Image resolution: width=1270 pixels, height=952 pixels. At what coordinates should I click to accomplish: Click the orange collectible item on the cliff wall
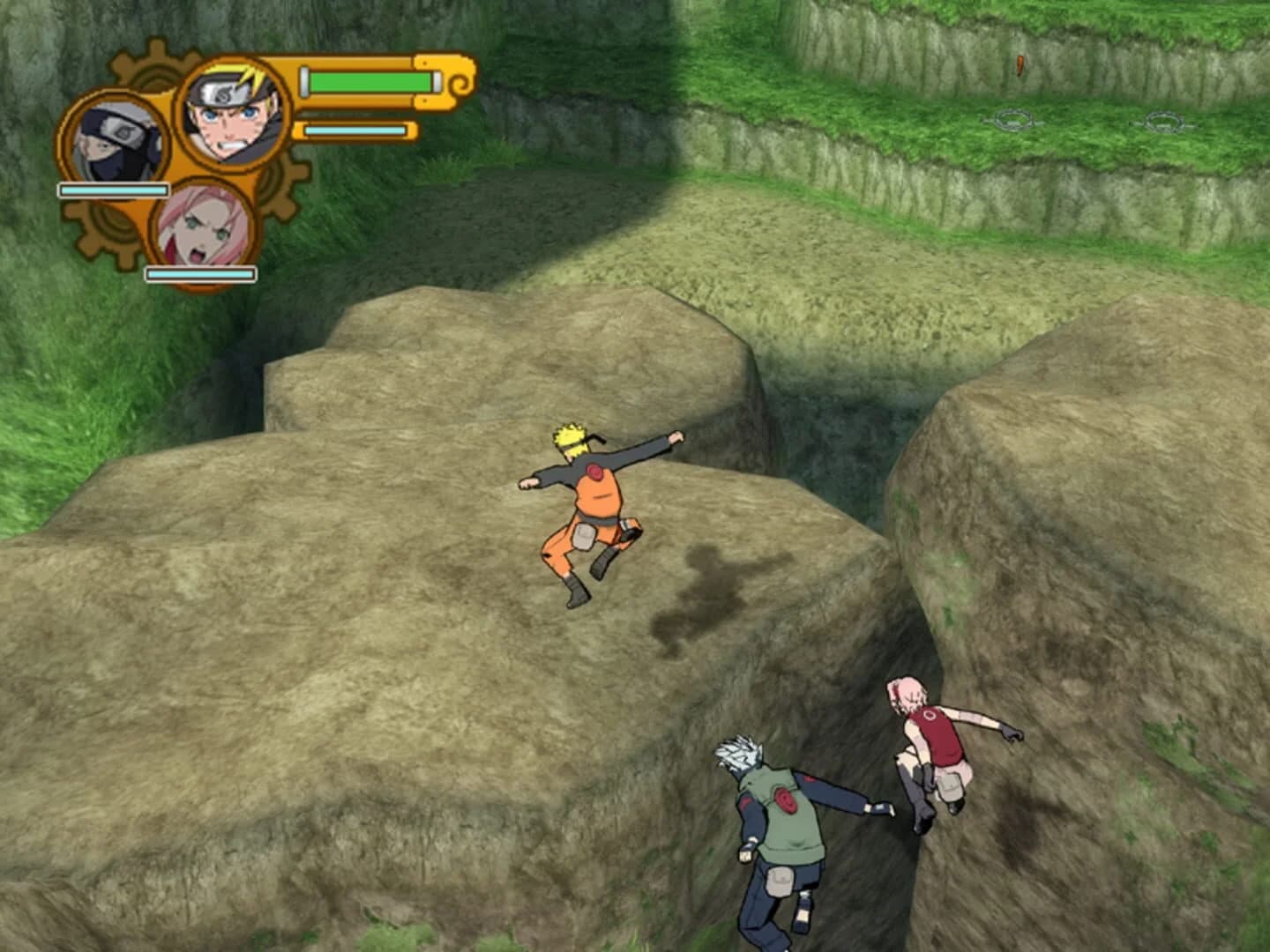coord(1019,63)
